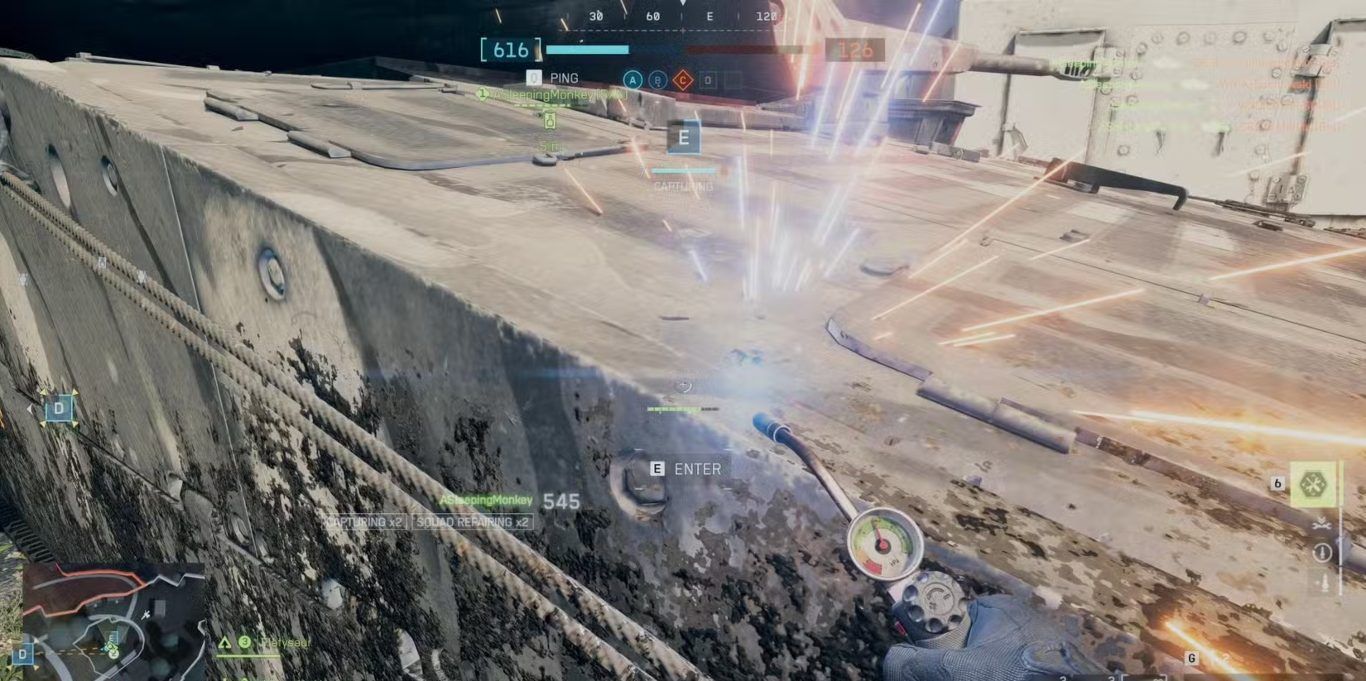Click the circled shell ammo icon
Screen dimensions: 1366x681
point(1323,552)
